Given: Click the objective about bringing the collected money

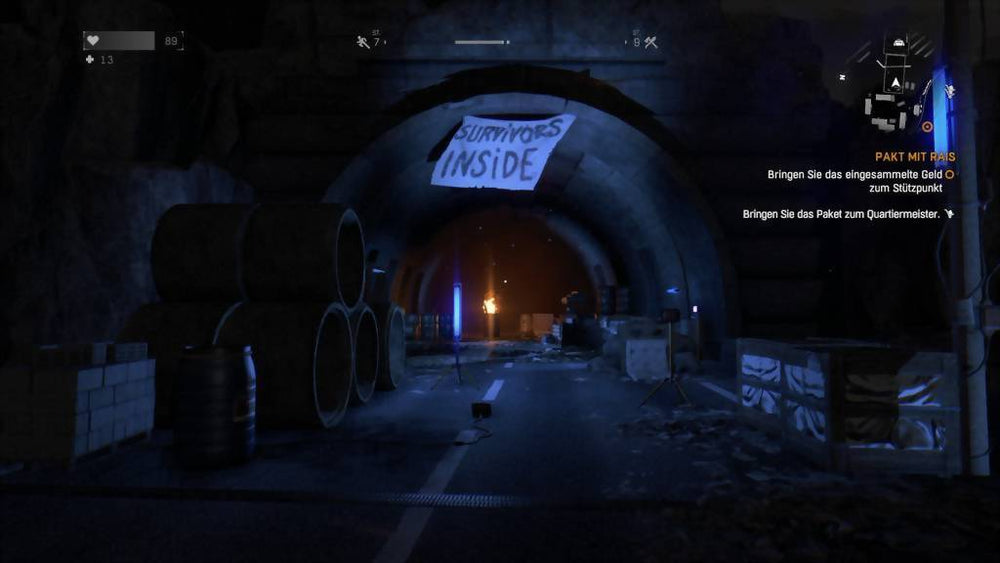Looking at the screenshot, I should [x=856, y=181].
